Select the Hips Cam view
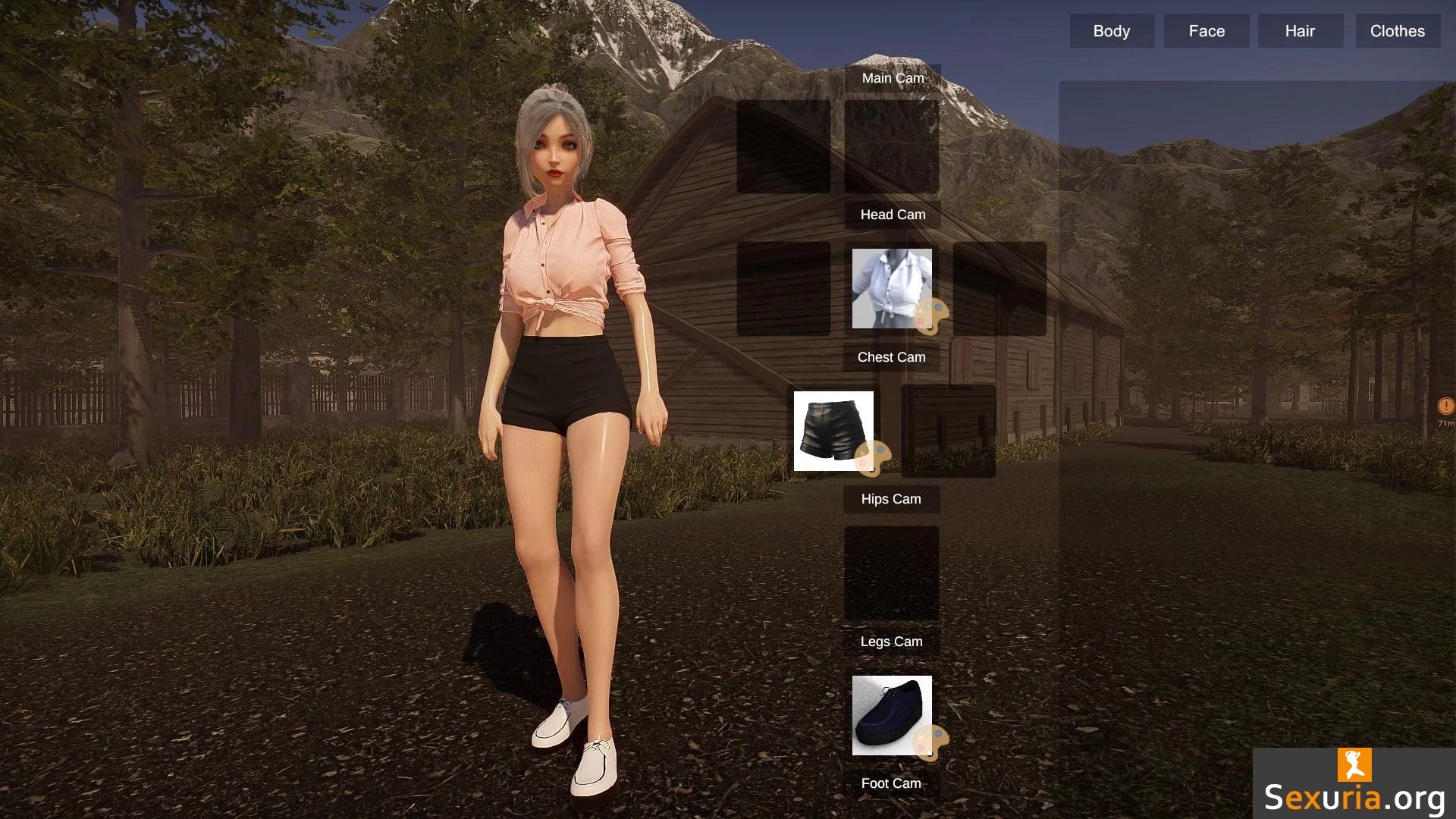Screen dimensions: 1456x819 [x=891, y=499]
